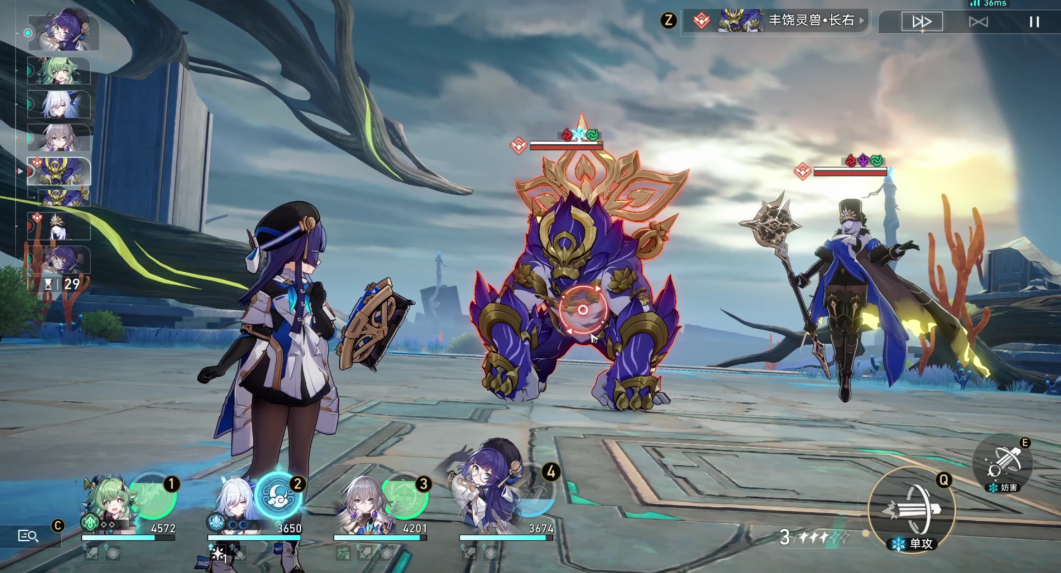
Task: Toggle the auto-battle button
Action: point(978,21)
